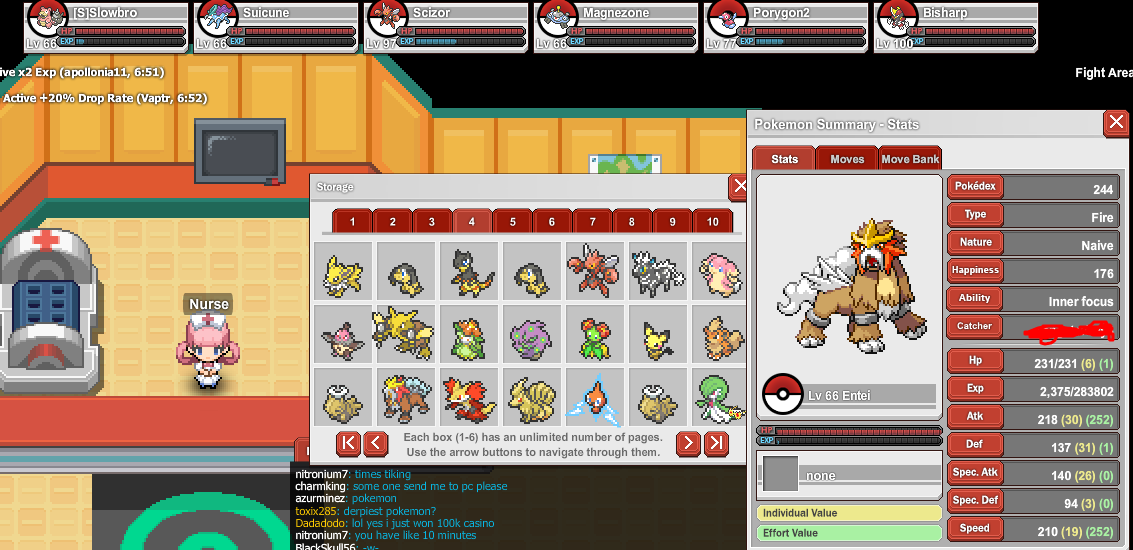Viewport: 1133px width, 550px height.
Task: Jump to the first storage page
Action: 348,443
